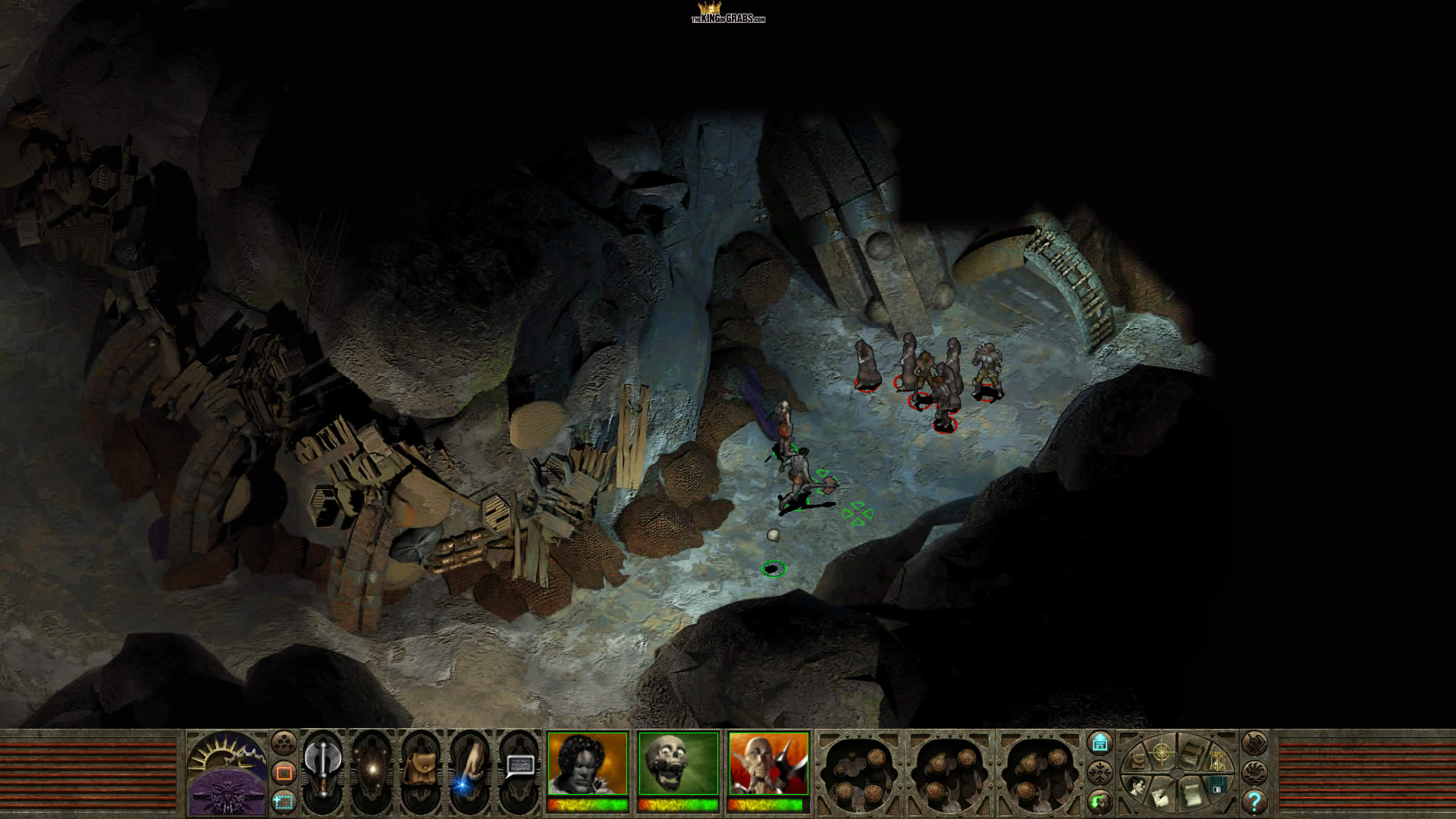Screen dimensions: 1456x819
Task: Open the character record face wedge
Action: (1137, 786)
